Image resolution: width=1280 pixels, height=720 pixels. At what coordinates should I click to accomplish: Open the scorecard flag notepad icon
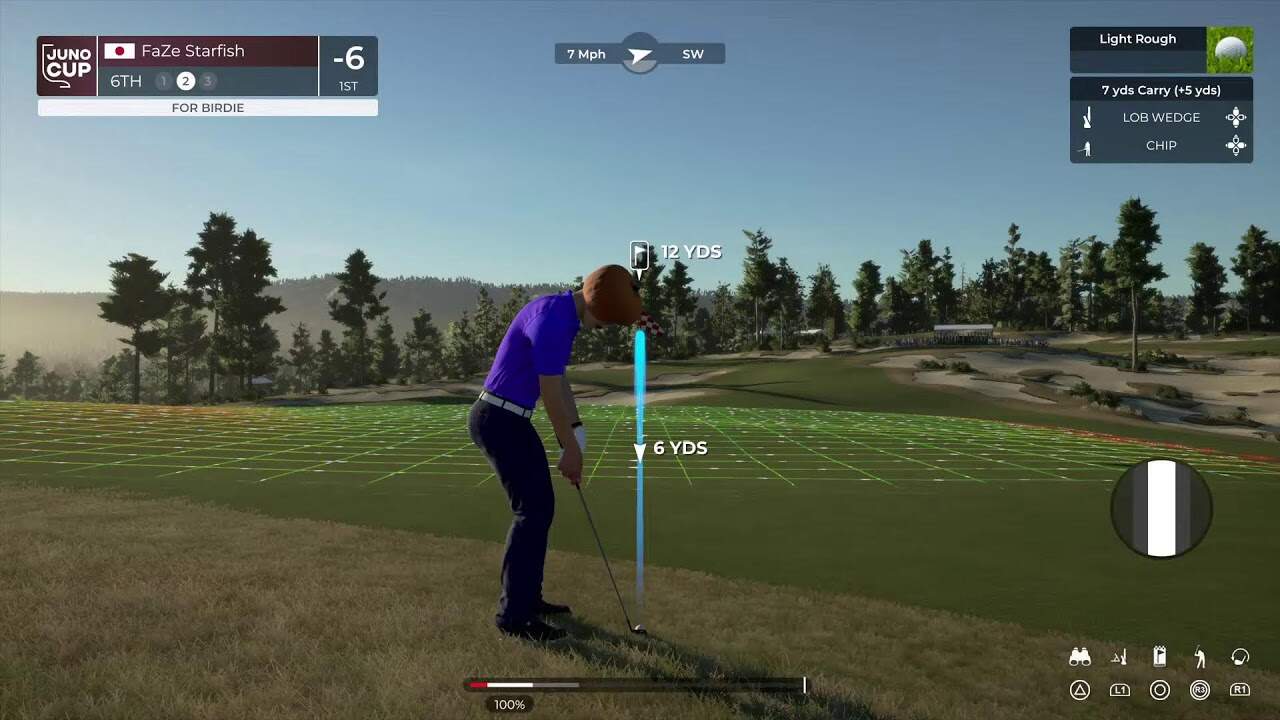1160,657
